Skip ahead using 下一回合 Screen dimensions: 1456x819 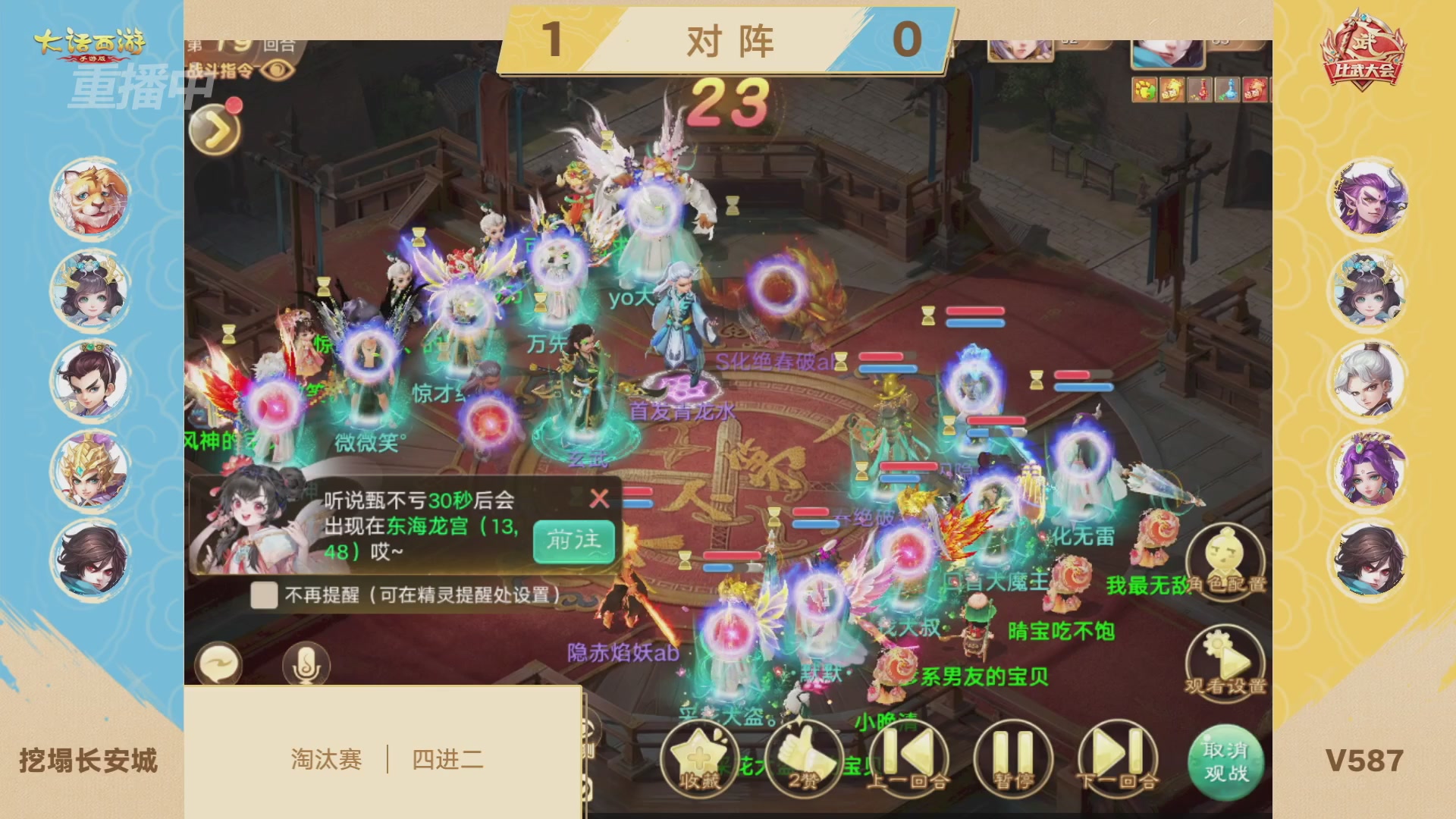tap(1115, 756)
